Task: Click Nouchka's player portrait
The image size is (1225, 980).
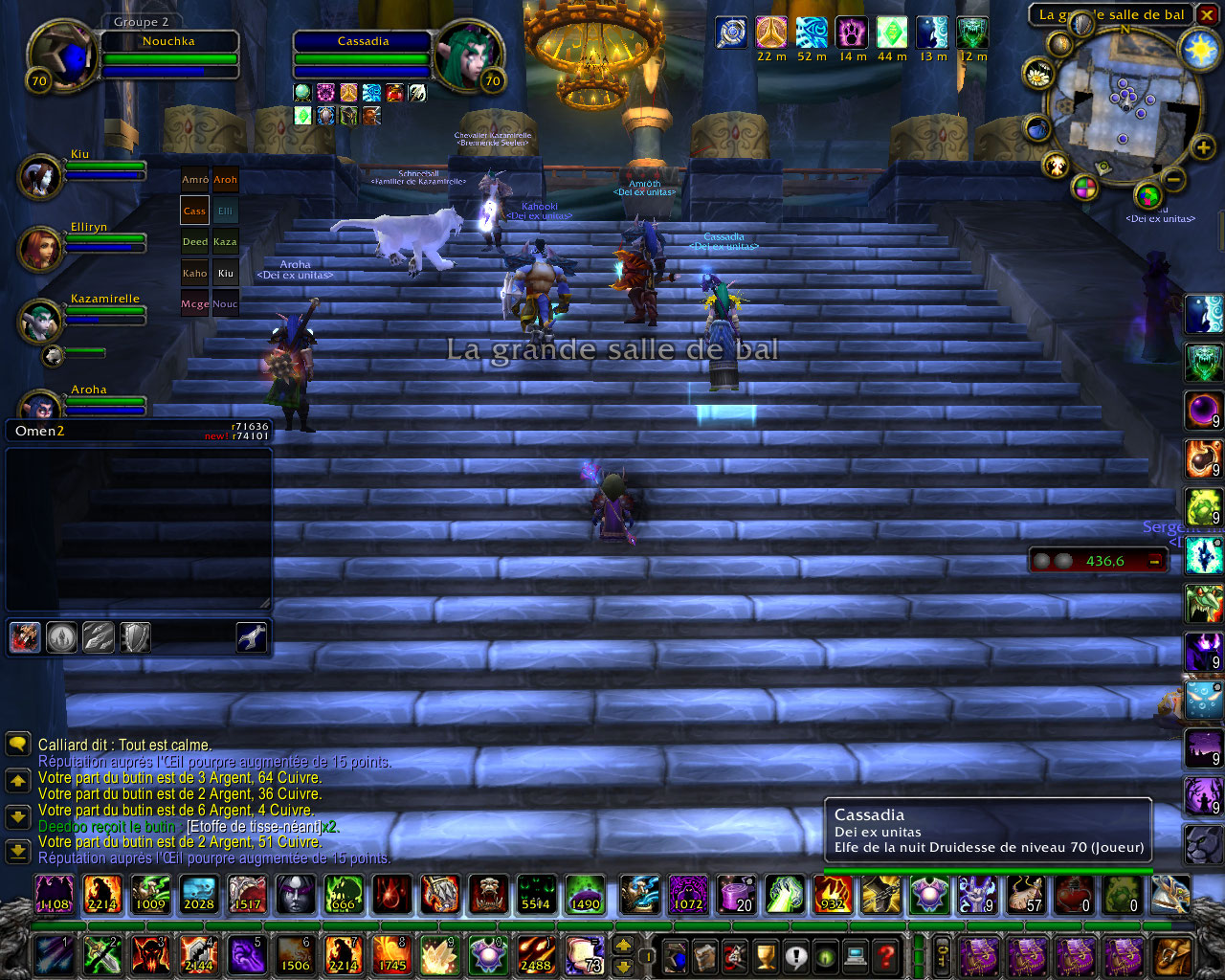Action: click(62, 53)
